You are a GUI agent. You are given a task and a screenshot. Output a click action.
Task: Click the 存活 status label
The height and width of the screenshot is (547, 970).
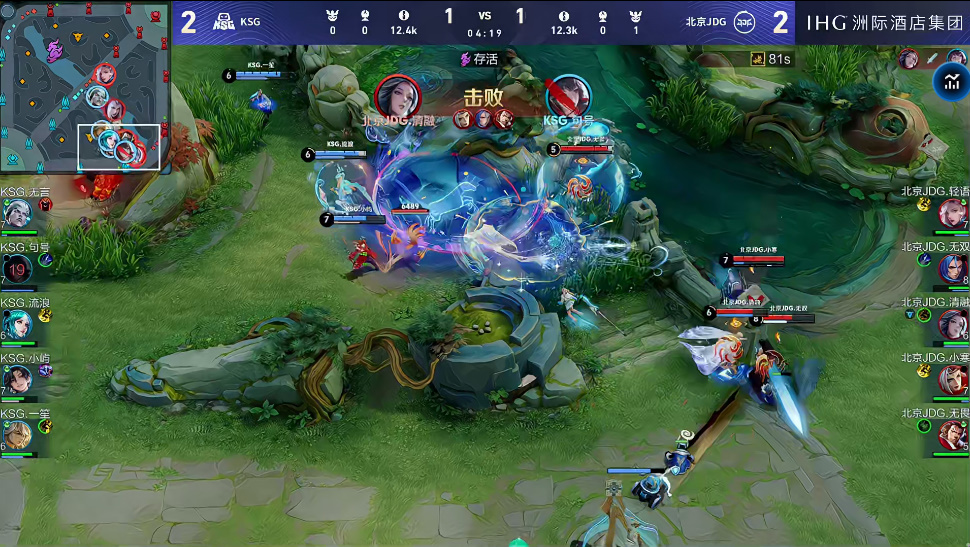[480, 59]
